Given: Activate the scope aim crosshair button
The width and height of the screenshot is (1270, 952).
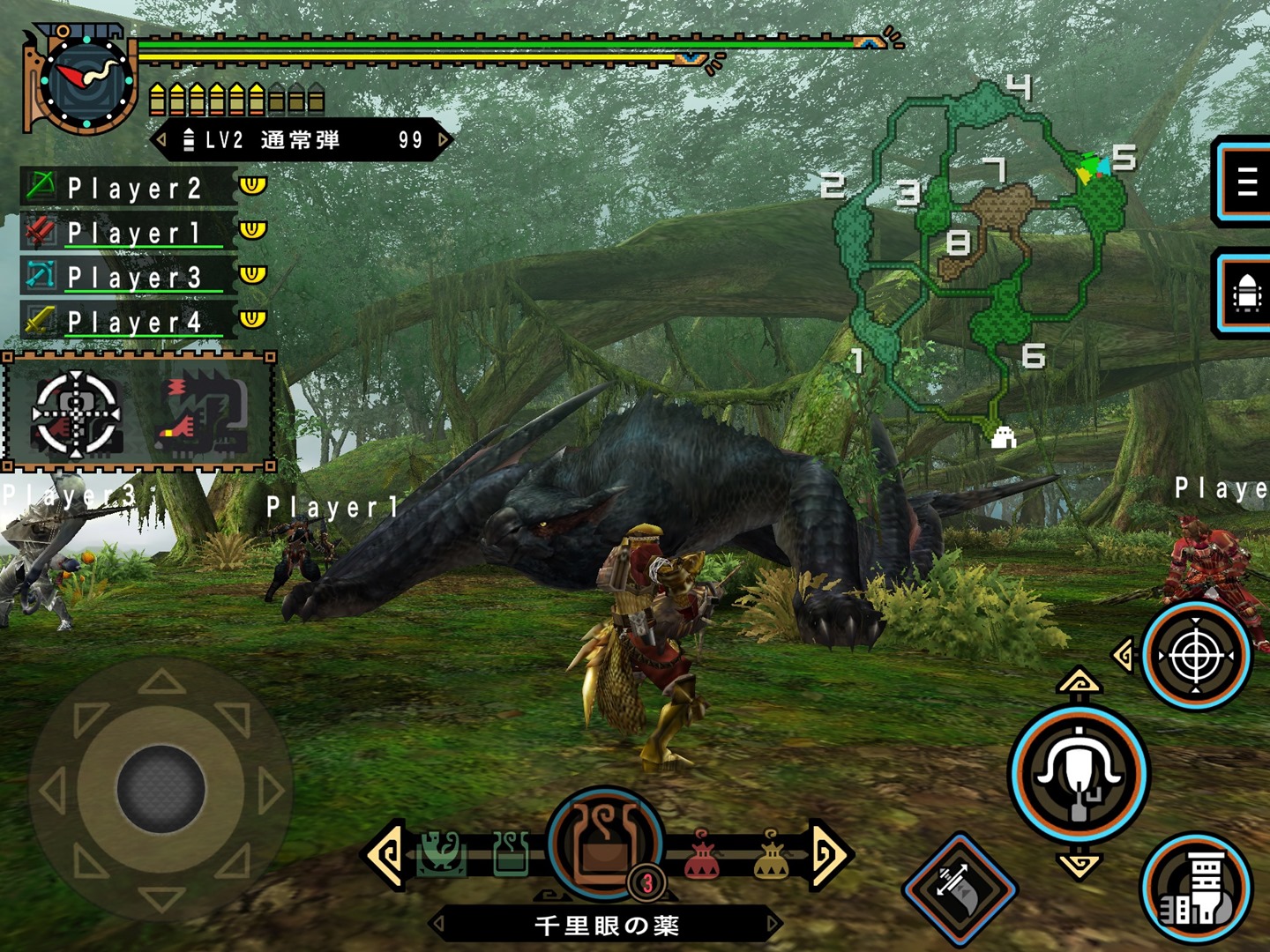Looking at the screenshot, I should (1196, 657).
